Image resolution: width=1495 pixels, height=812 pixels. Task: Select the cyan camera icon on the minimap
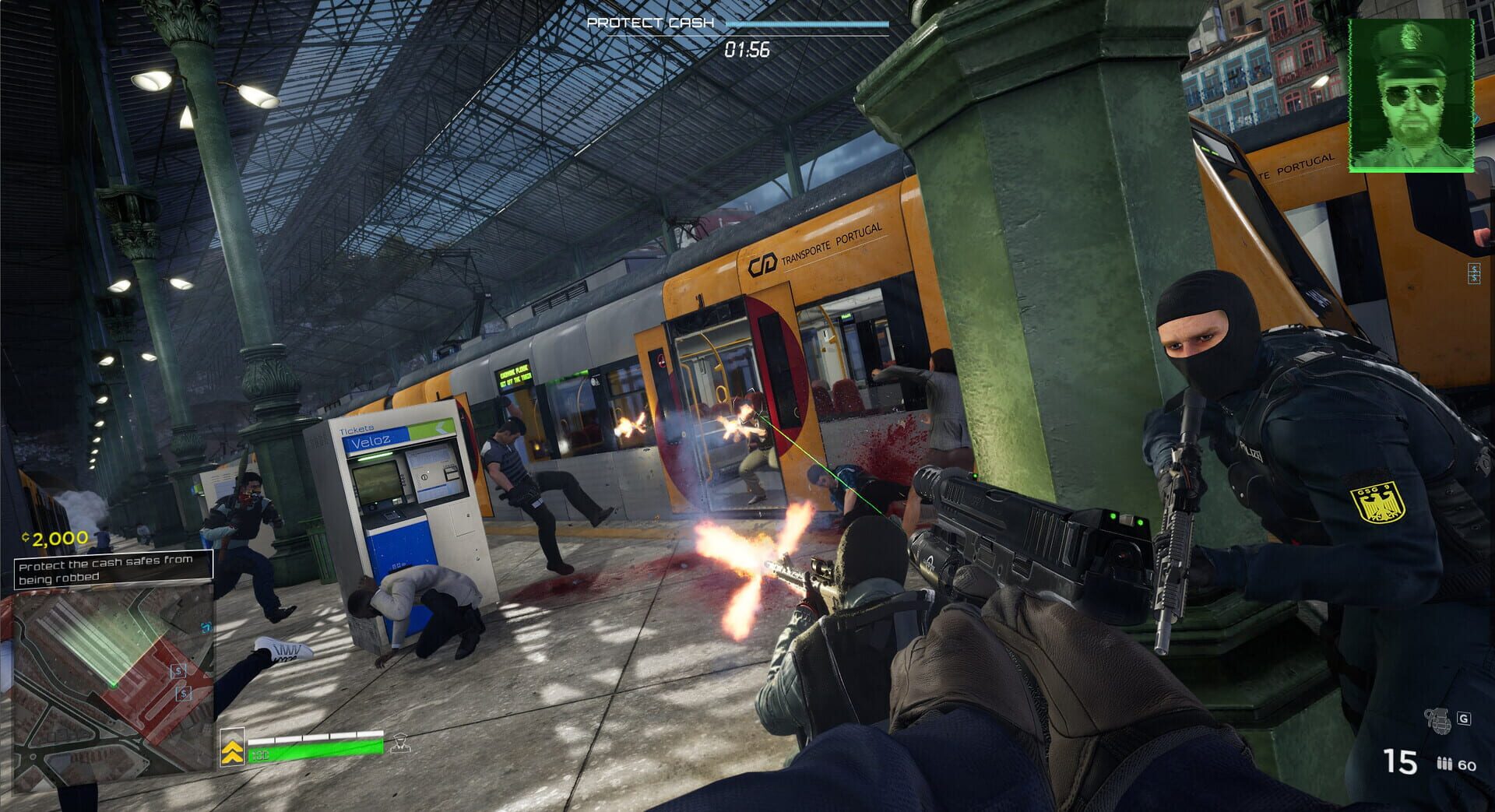point(206,628)
